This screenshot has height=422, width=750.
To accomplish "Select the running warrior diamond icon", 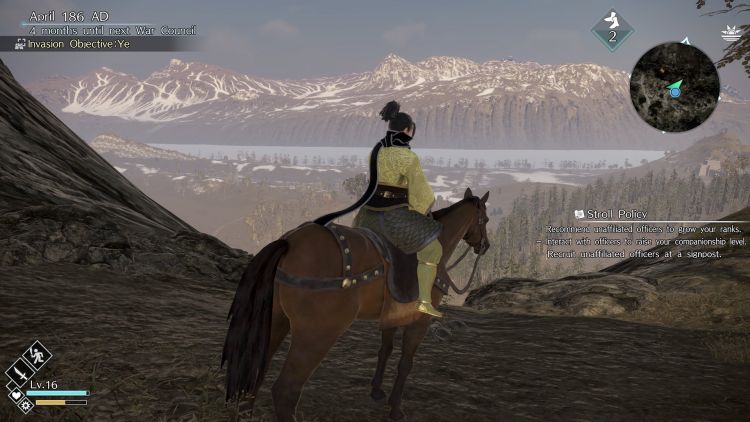I will pos(37,355).
